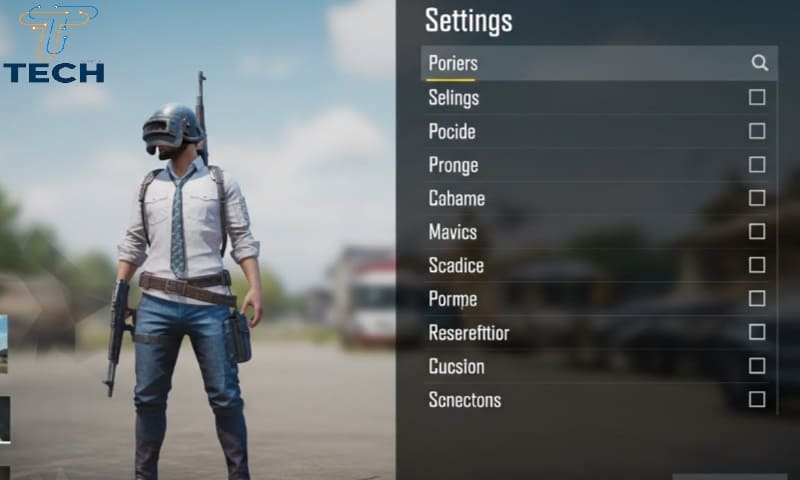
Task: Toggle the Cucsion checkbox
Action: [x=757, y=366]
